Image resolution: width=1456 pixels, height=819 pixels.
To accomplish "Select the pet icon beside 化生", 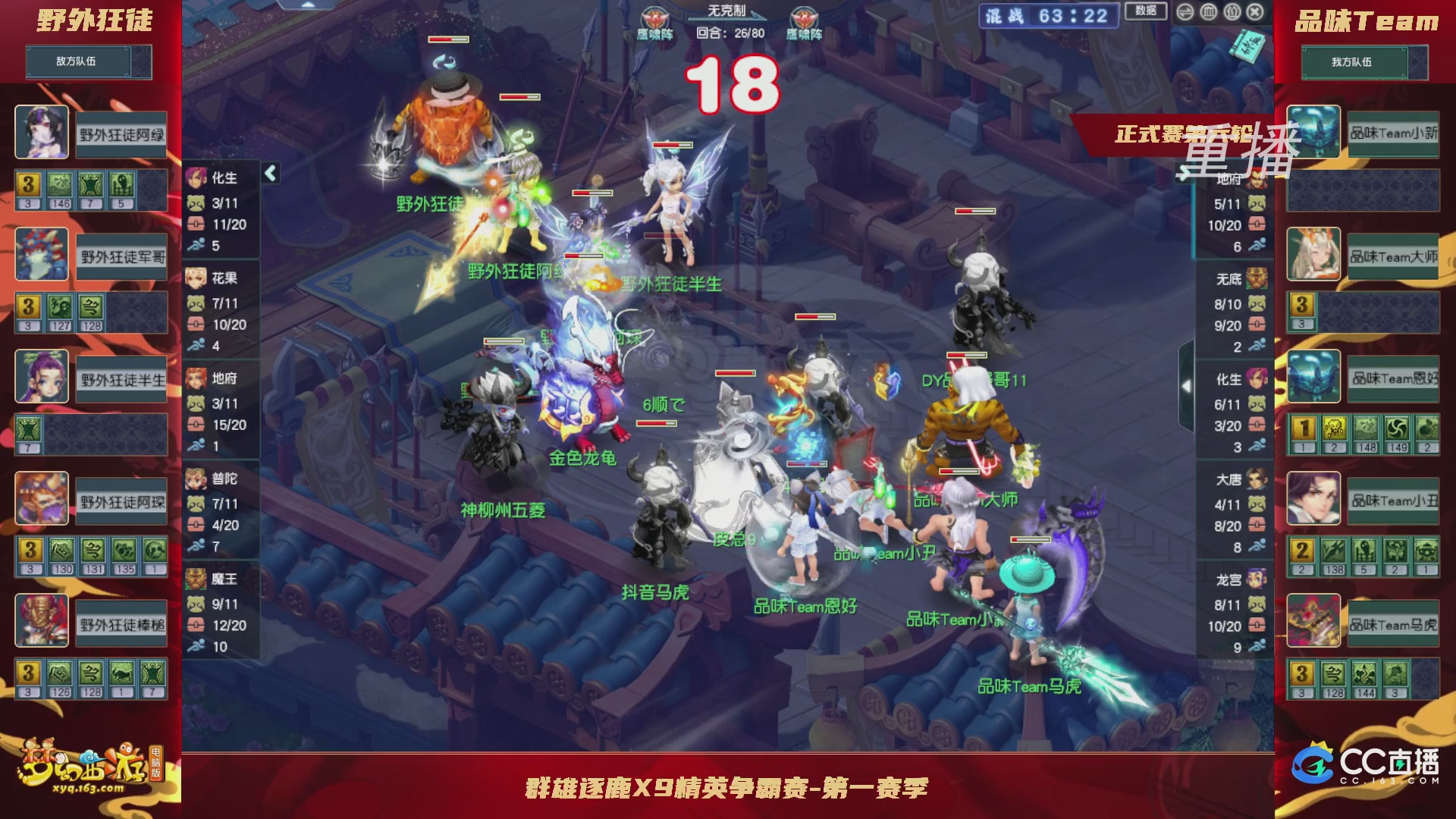I will pyautogui.click(x=196, y=204).
